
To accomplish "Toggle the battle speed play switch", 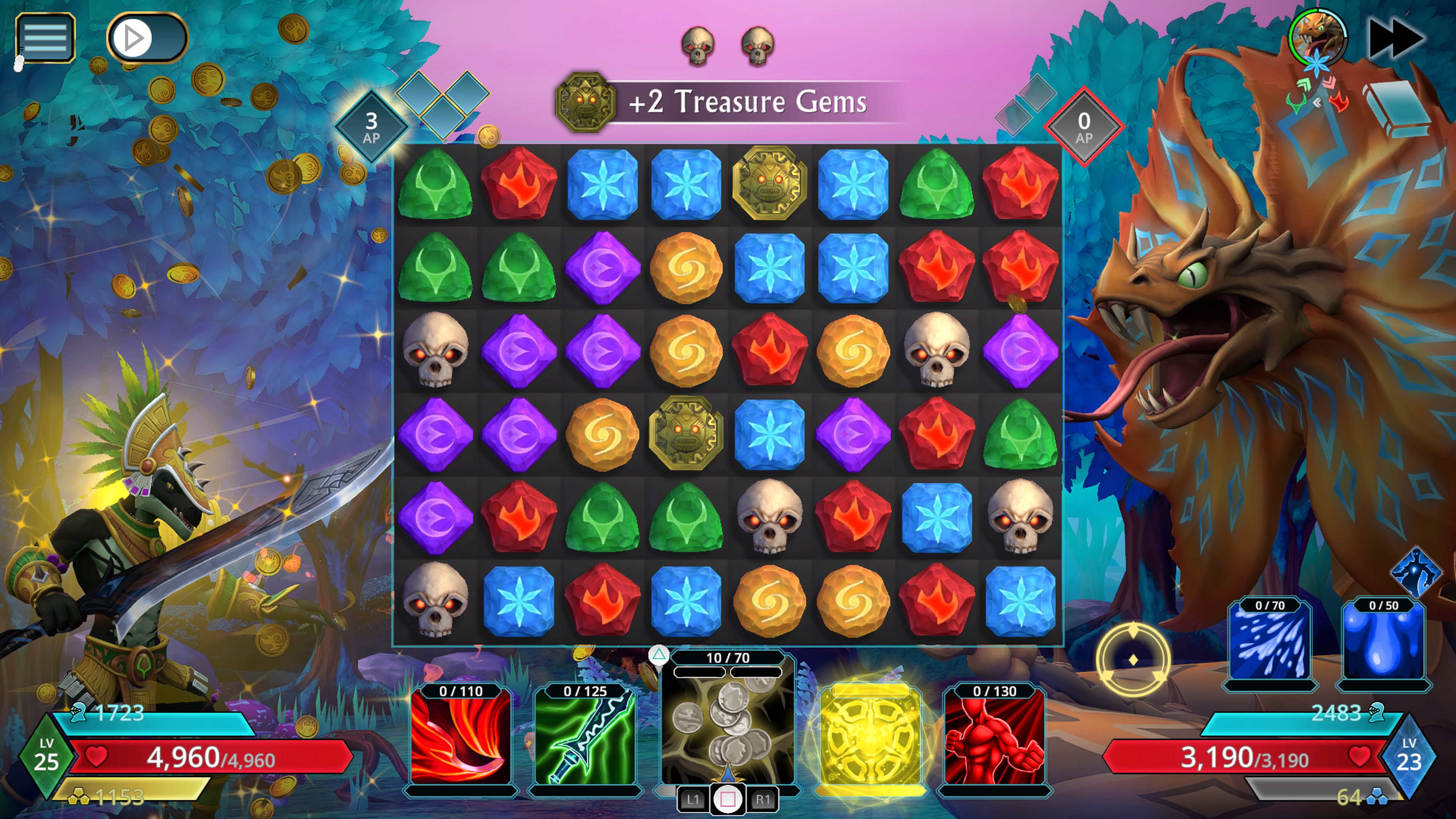I will pos(146,37).
